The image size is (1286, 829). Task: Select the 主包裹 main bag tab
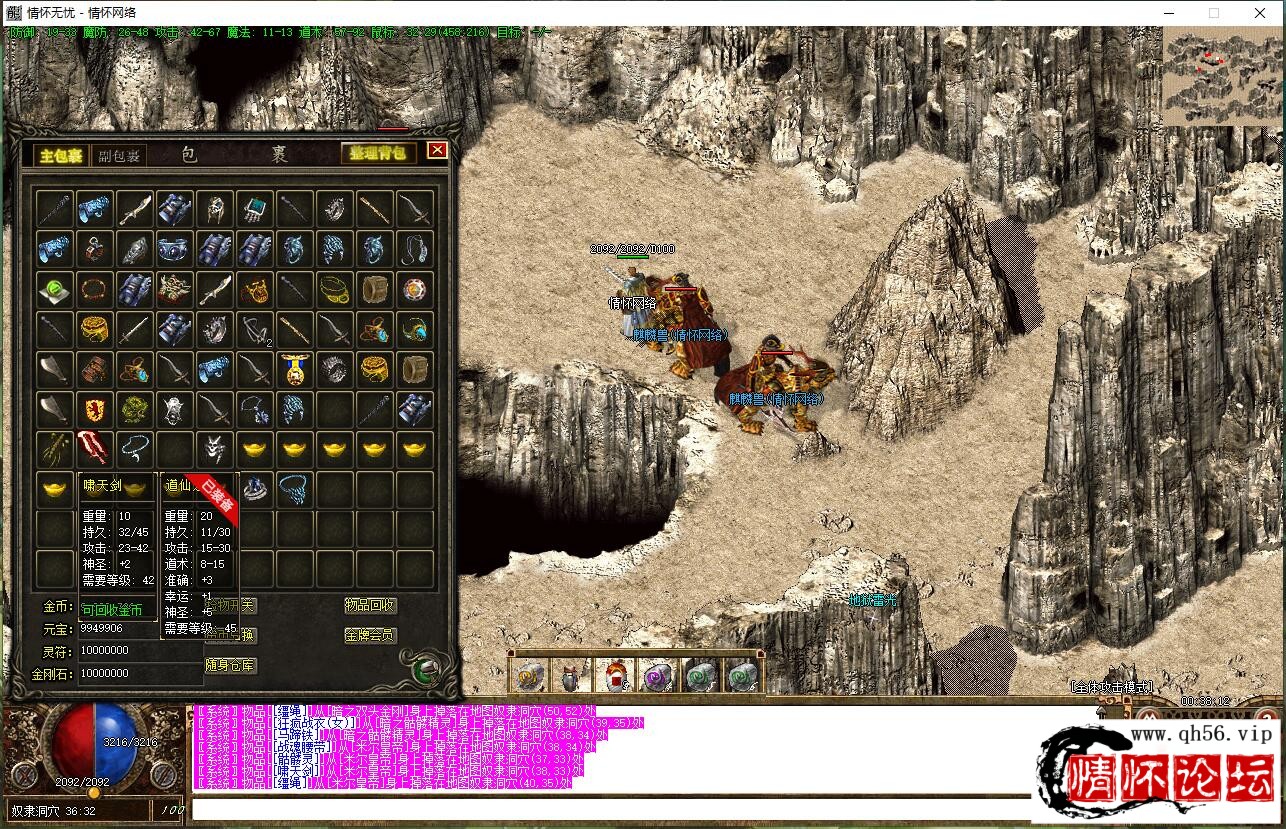coord(62,155)
